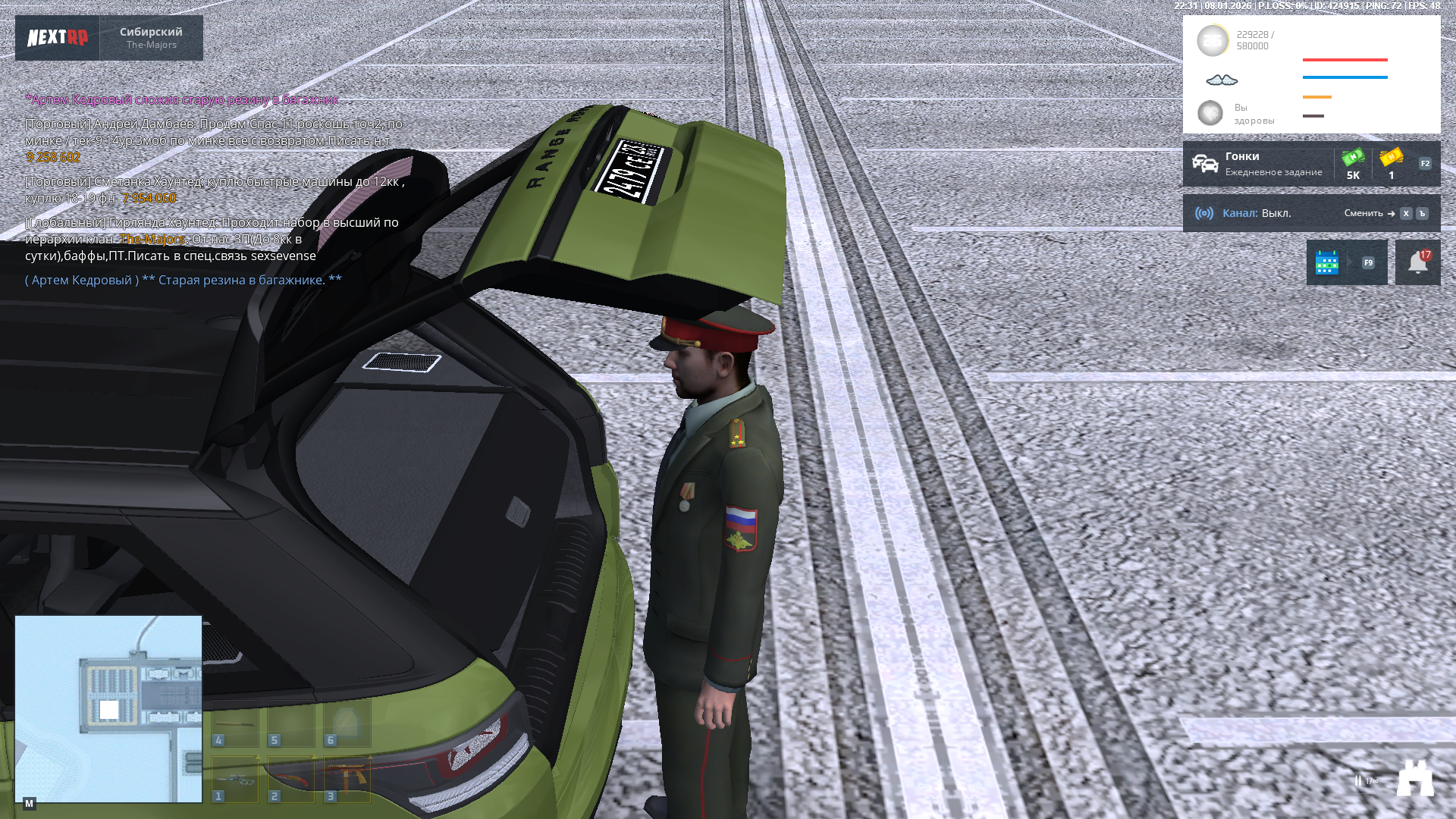Click the NEXTRP logo

[58, 38]
